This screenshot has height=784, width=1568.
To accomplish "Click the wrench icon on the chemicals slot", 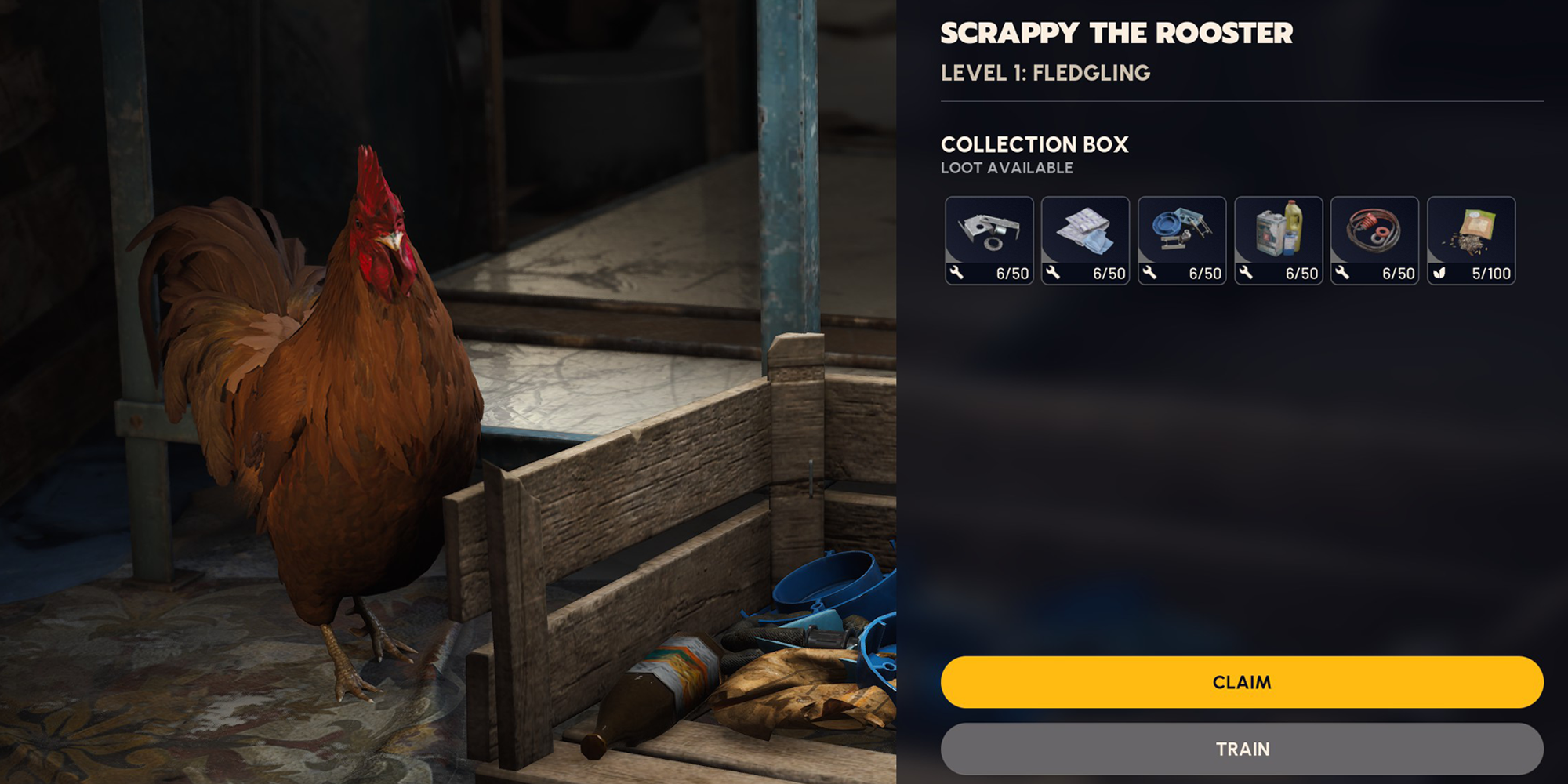I will (1247, 274).
